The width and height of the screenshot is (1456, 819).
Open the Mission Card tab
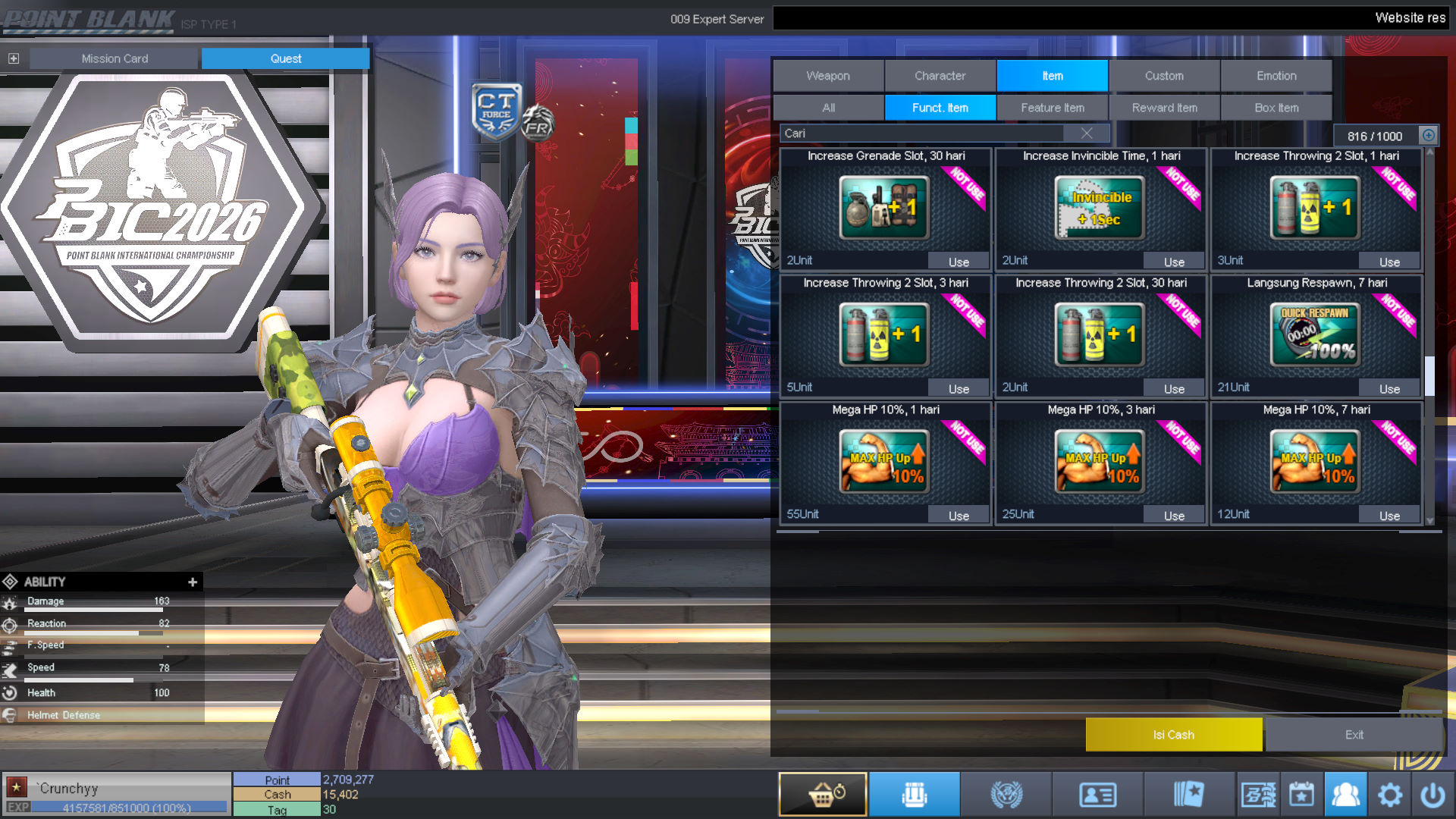115,58
